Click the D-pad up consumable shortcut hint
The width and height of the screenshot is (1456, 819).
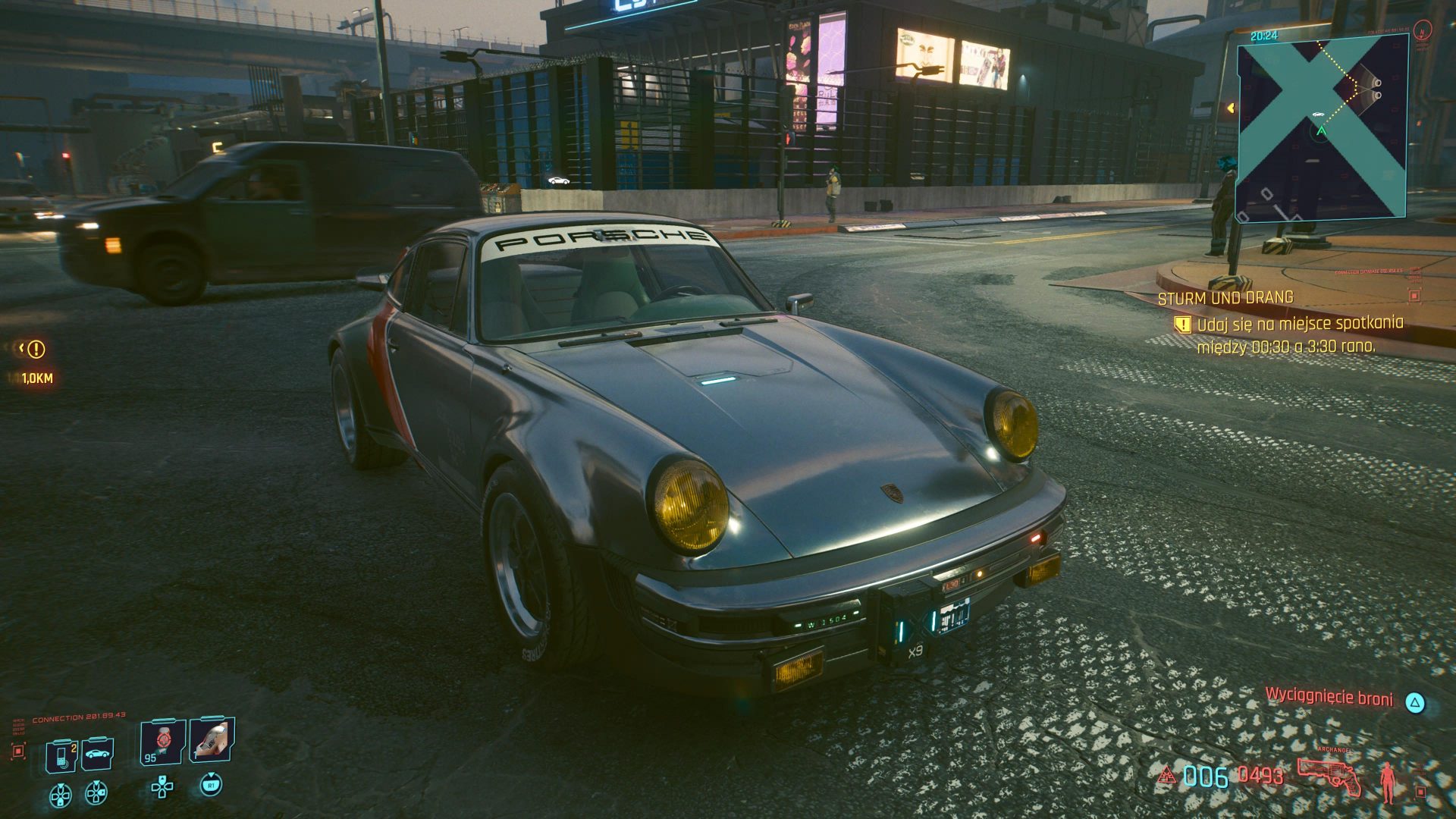[163, 789]
